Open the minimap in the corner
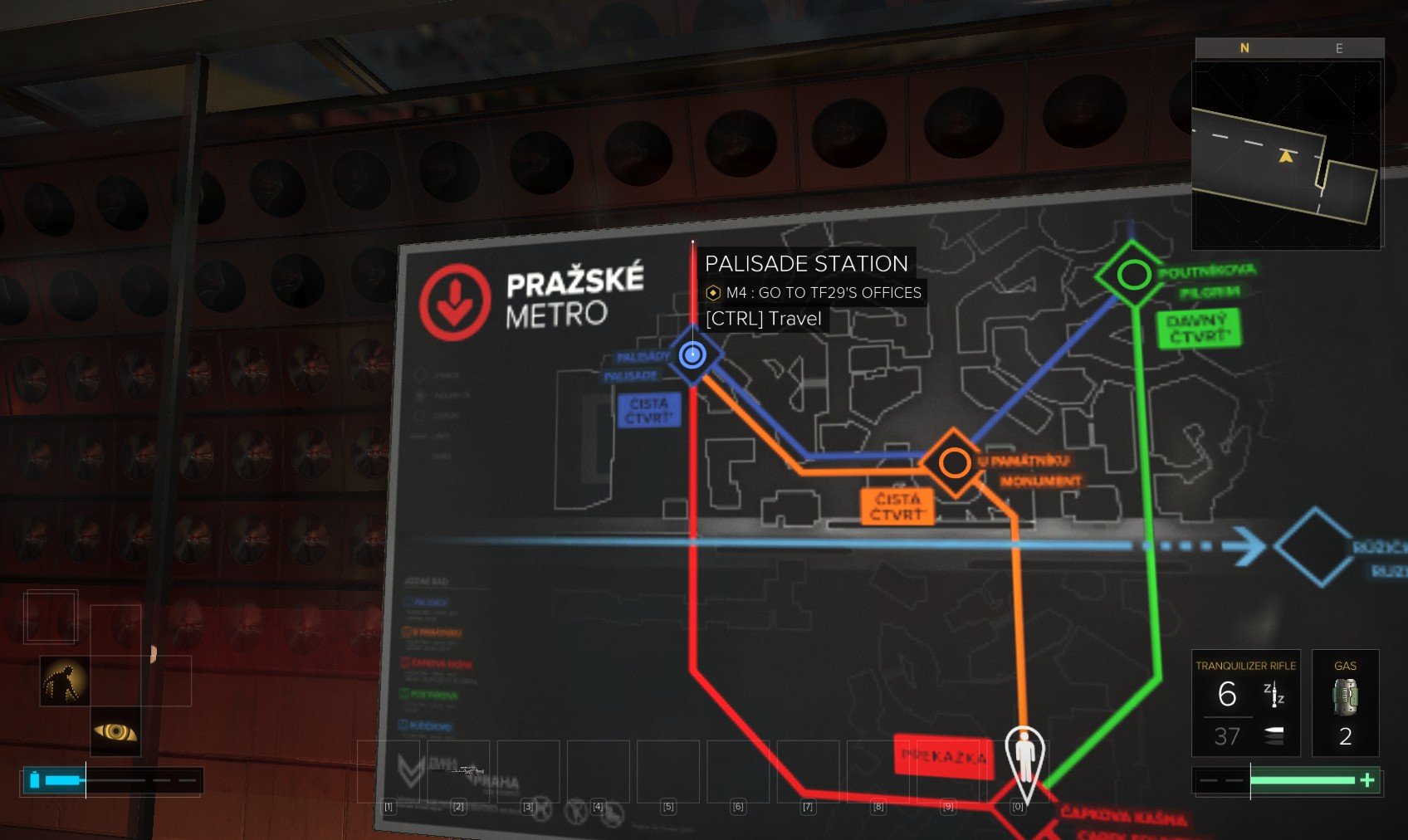Viewport: 1408px width, 840px height. [1286, 154]
